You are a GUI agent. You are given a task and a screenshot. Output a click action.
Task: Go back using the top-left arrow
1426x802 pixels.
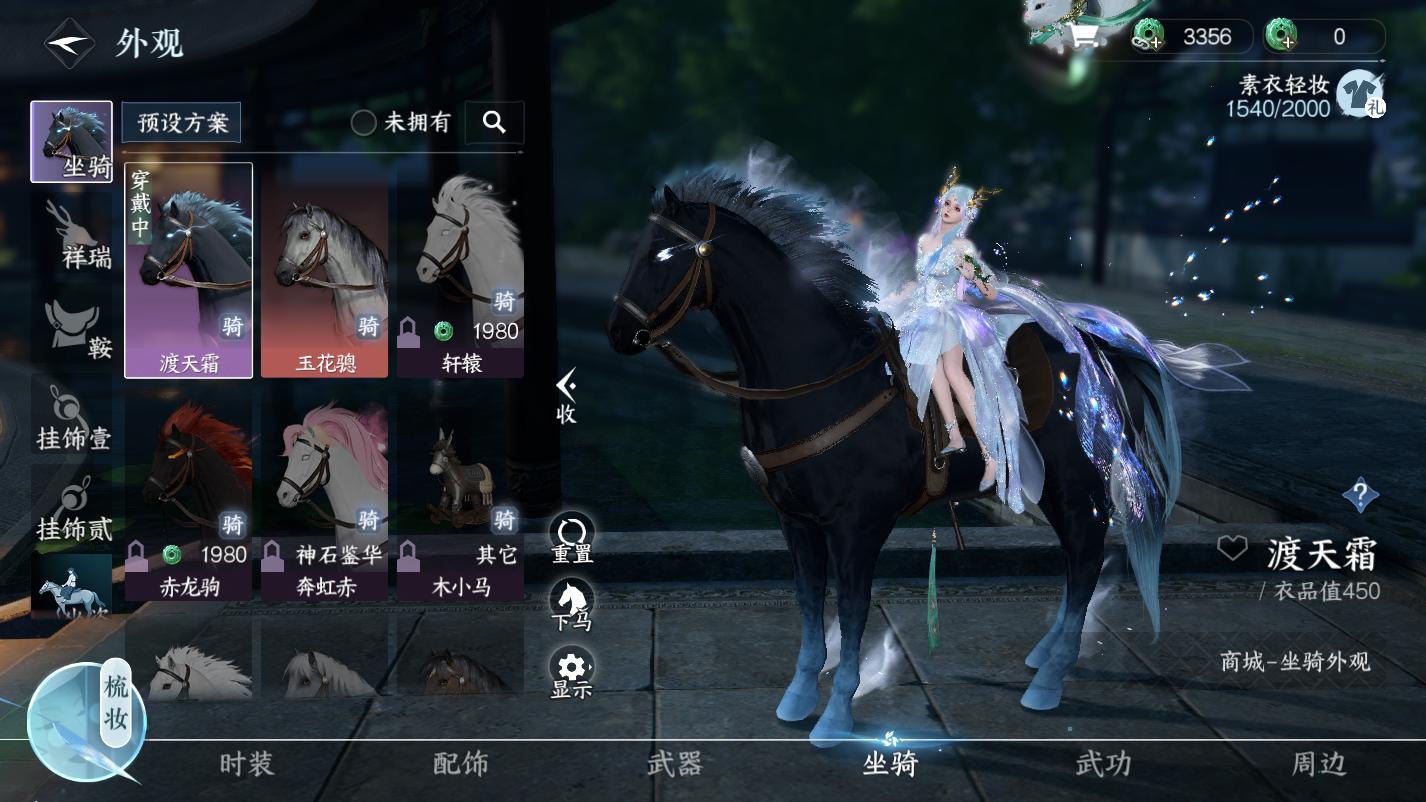click(x=68, y=43)
